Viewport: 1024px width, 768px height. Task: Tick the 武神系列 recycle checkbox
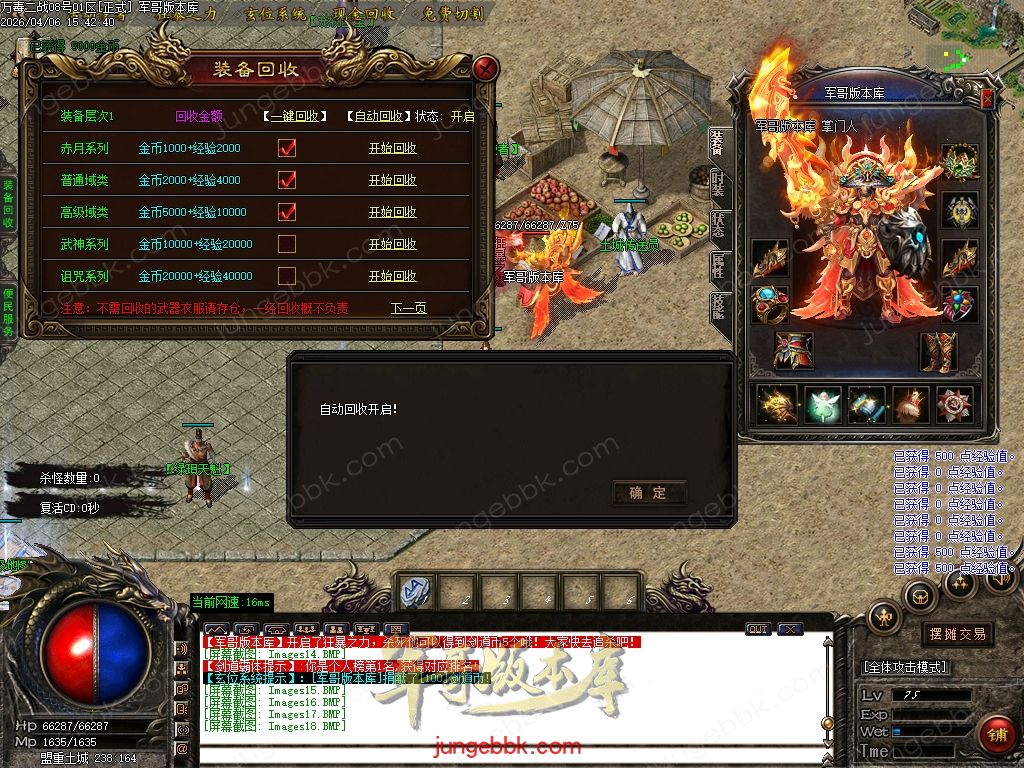pyautogui.click(x=287, y=244)
